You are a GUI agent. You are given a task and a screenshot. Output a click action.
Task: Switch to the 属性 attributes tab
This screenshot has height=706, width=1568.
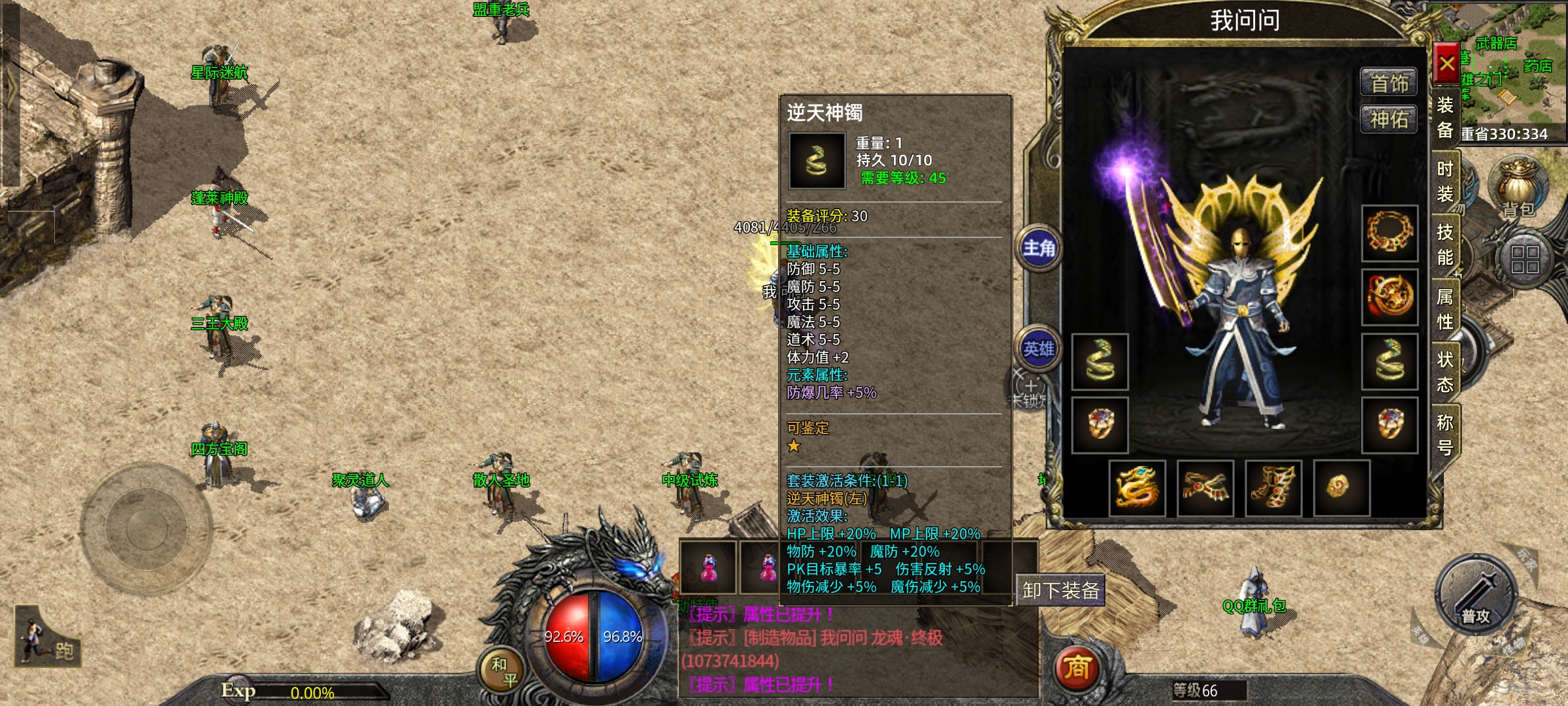click(1445, 309)
